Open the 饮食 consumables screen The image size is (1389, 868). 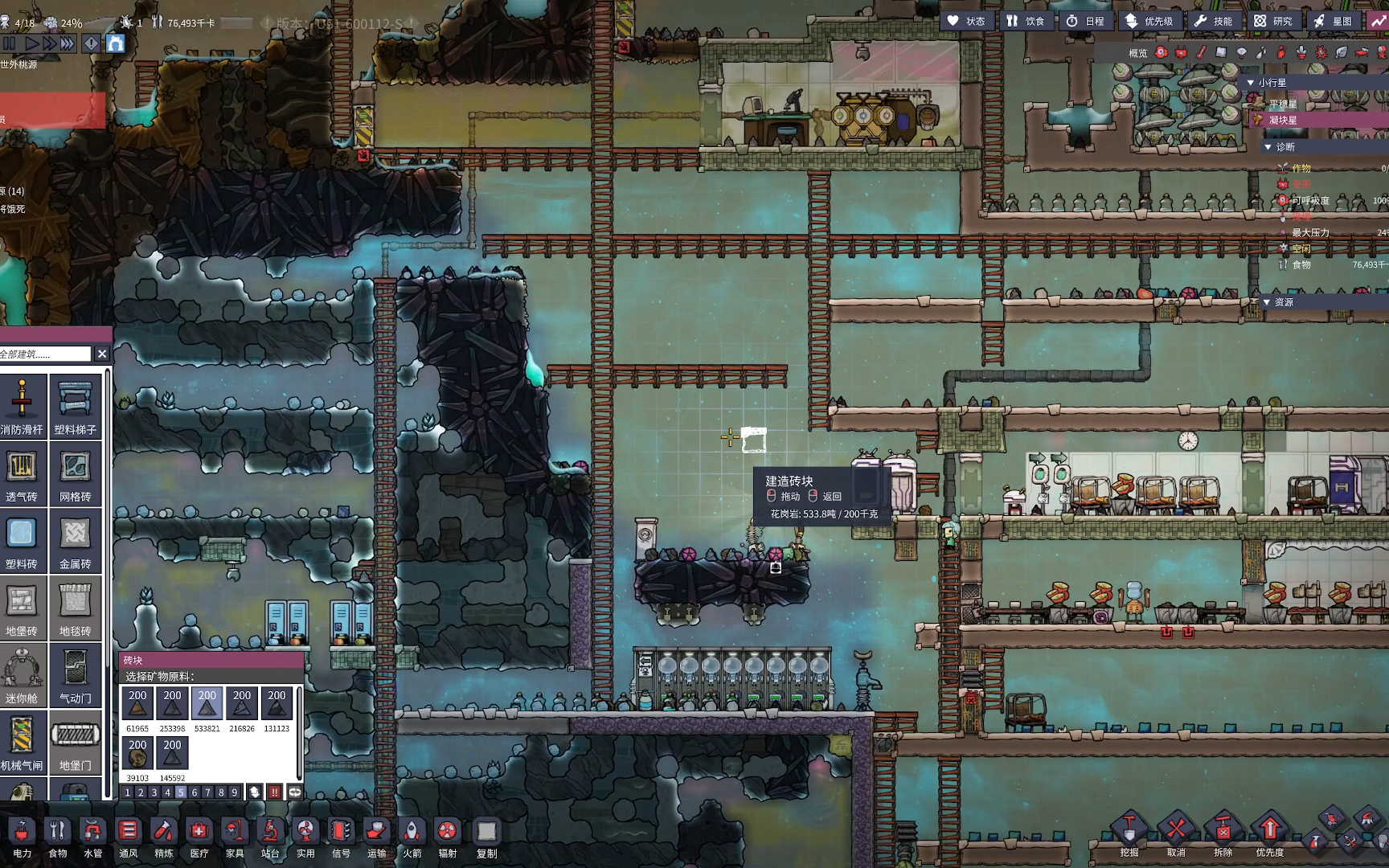click(x=1025, y=21)
